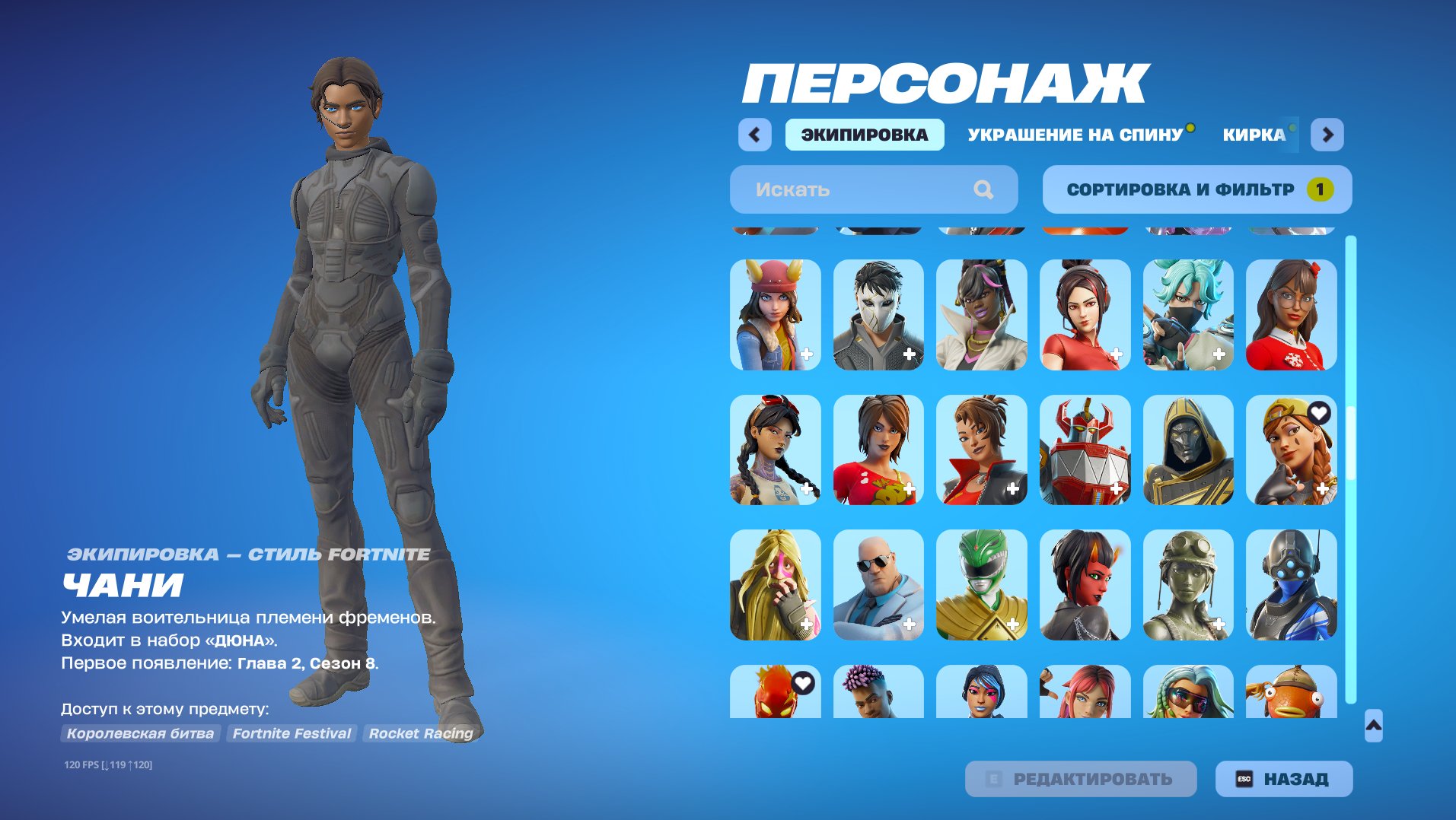1456x820 pixels.
Task: Open extra styles via plus icon on Aura skin
Action: pos(1324,487)
